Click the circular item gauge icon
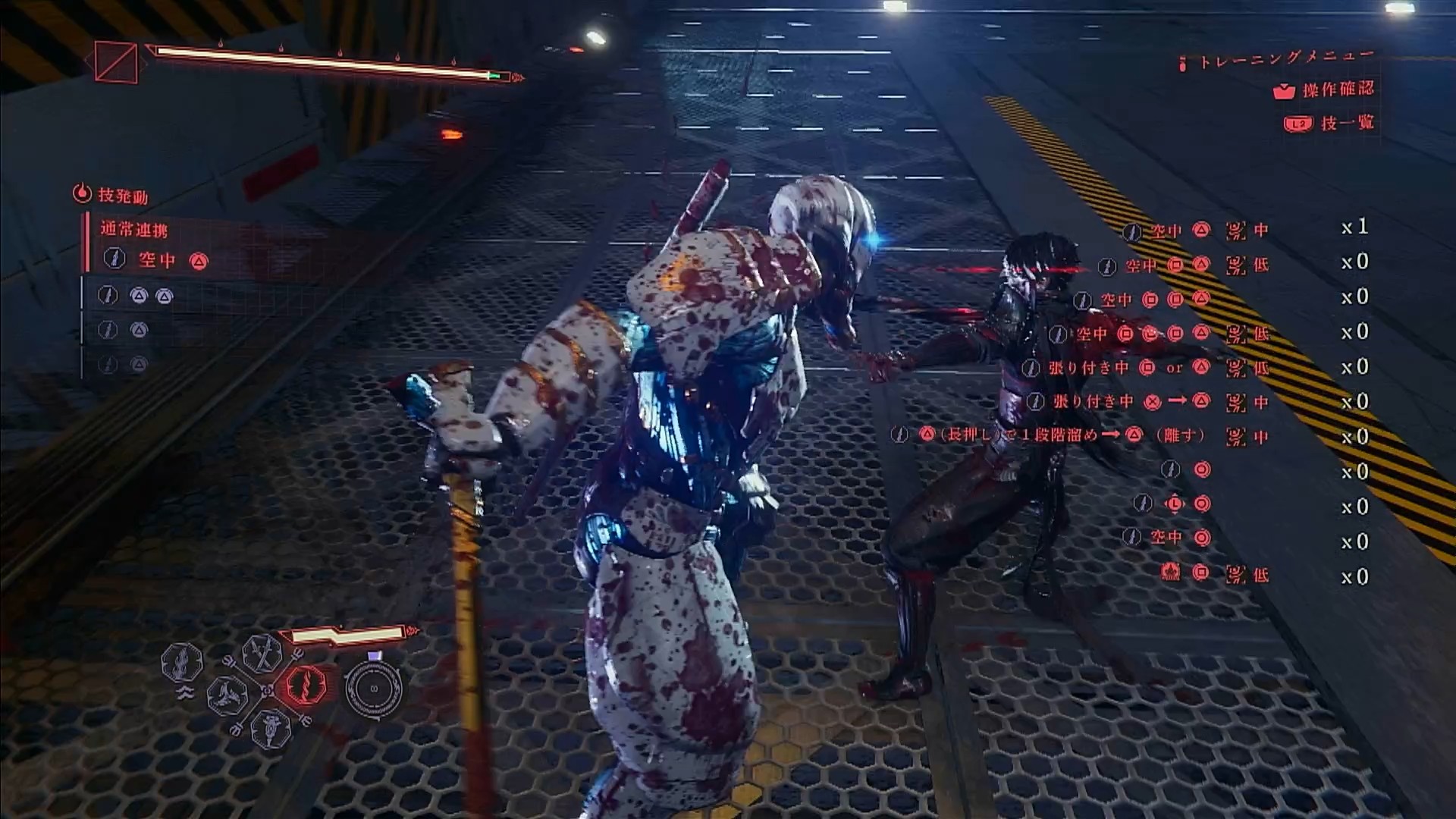Viewport: 1456px width, 819px height. (373, 689)
